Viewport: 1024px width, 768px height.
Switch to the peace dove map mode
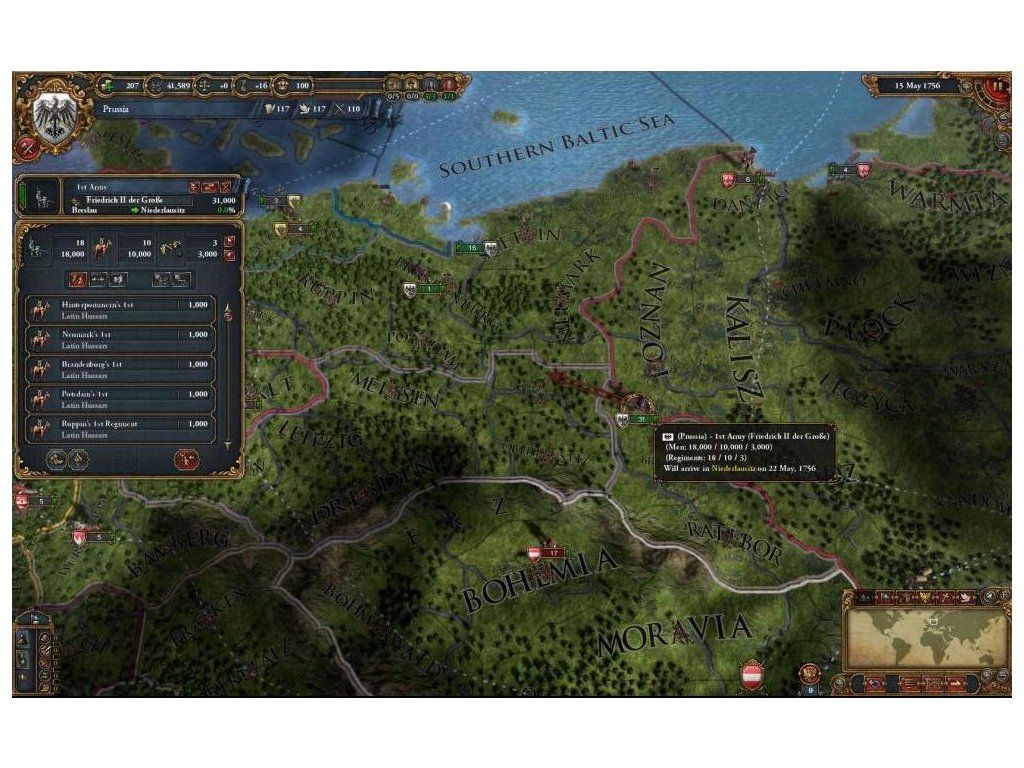[963, 598]
